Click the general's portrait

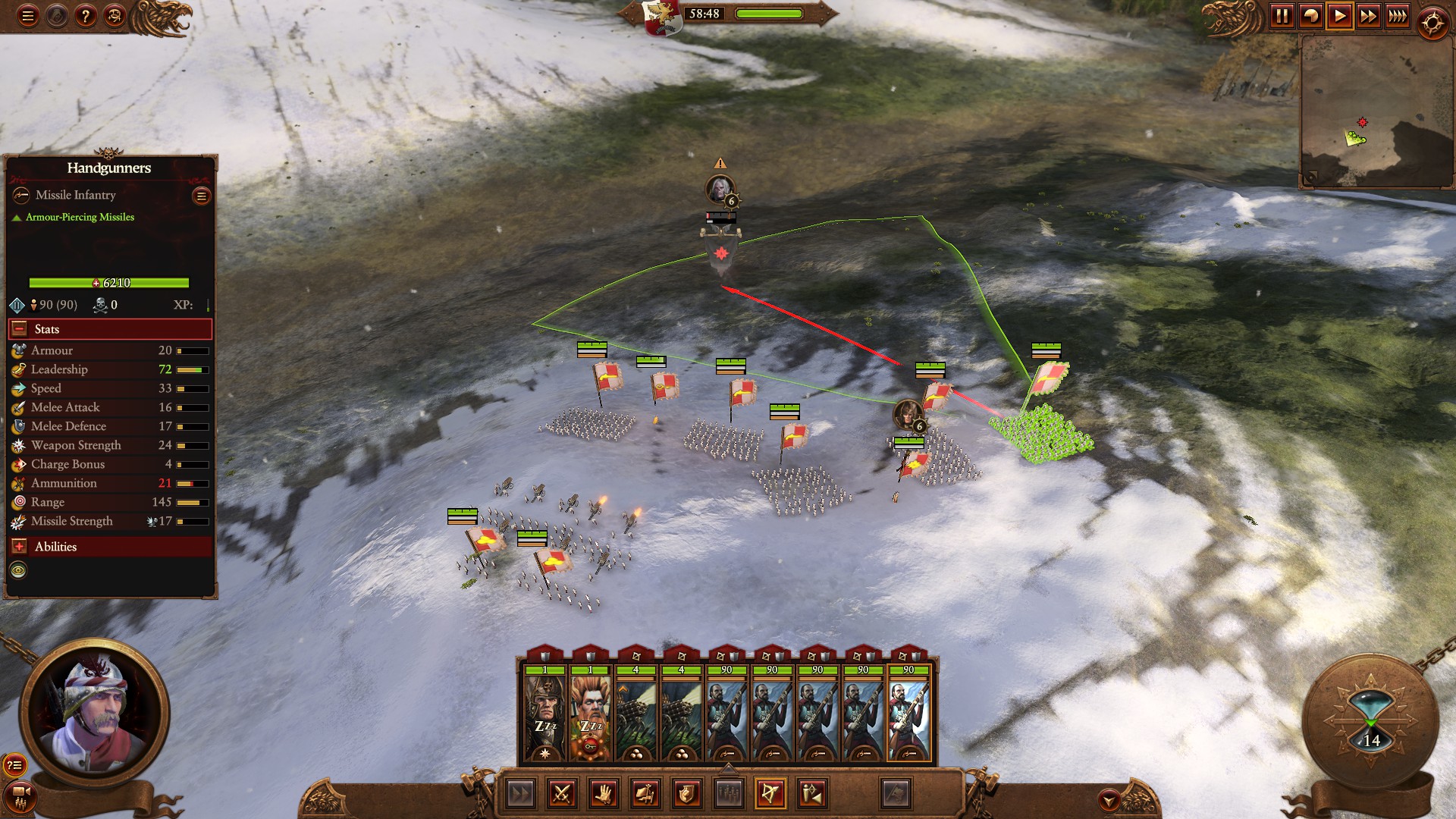coord(94,714)
